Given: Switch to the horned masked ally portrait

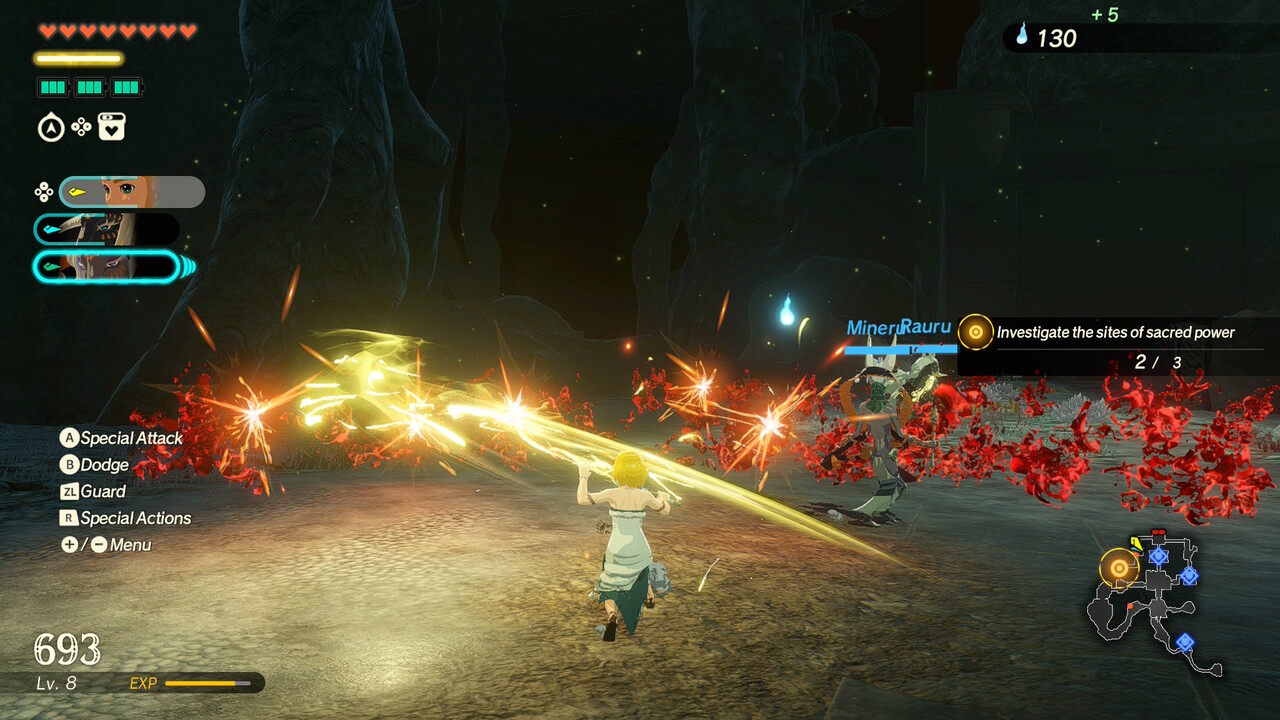Looking at the screenshot, I should pos(106,229).
